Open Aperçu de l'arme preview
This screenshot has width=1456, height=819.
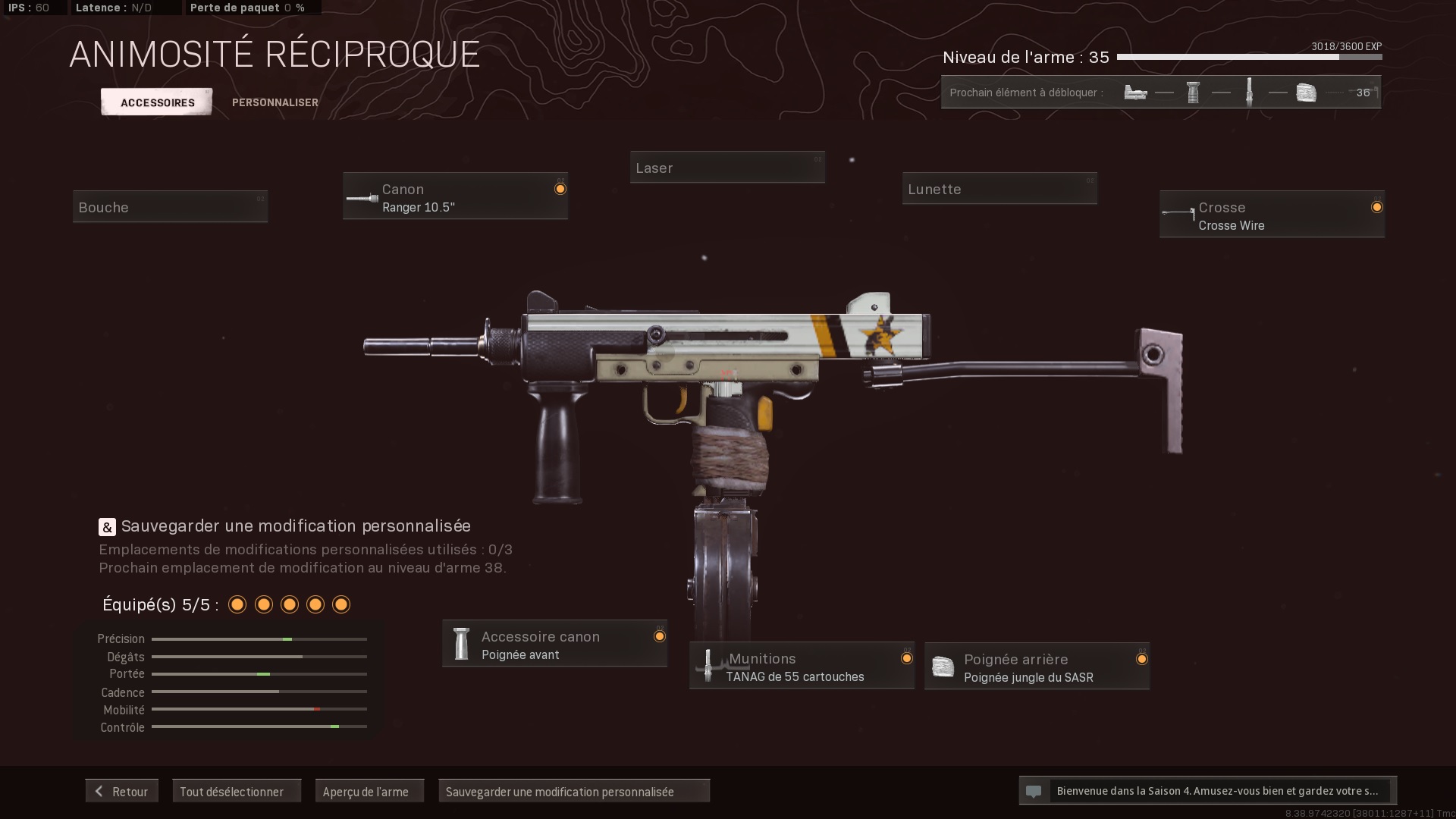(369, 790)
